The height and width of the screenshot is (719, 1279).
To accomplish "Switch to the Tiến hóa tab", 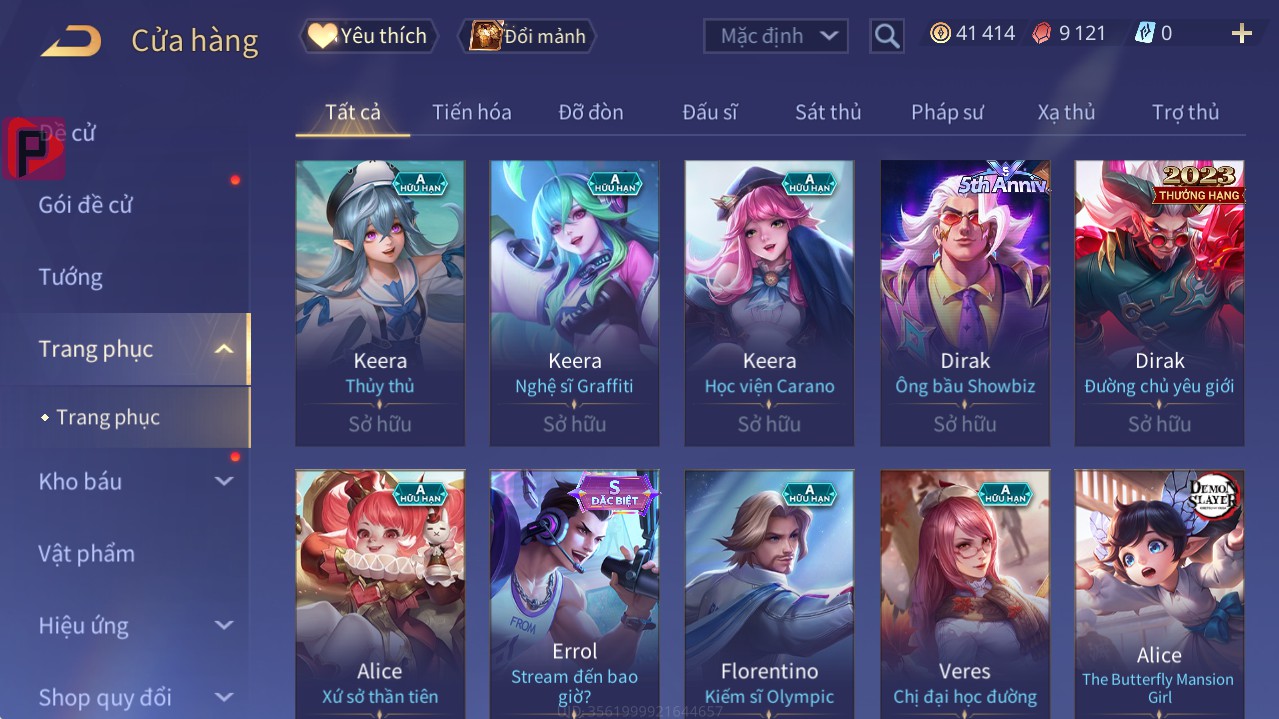I will (x=471, y=112).
